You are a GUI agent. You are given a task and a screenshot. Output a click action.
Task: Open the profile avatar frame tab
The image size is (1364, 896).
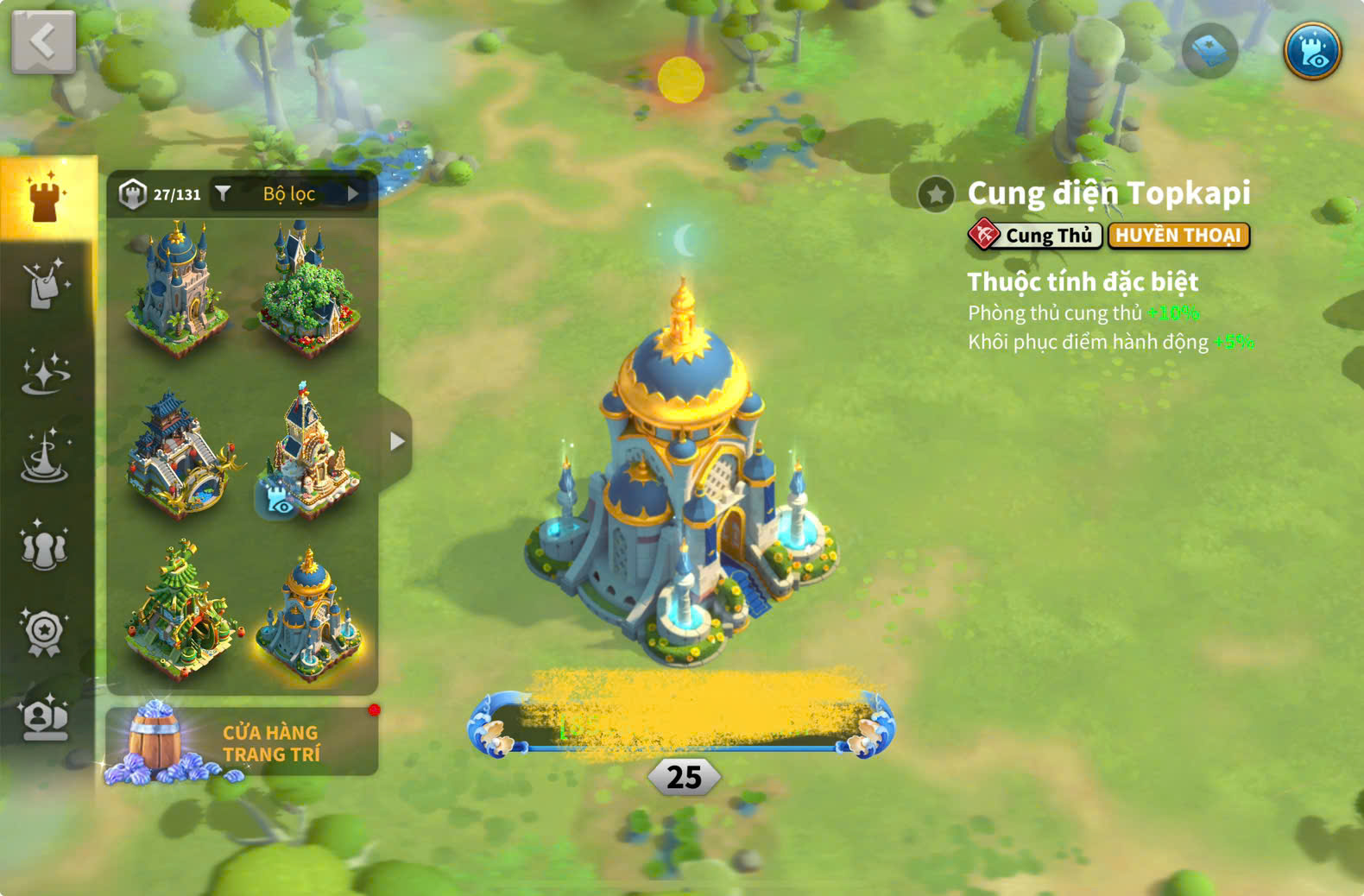coord(45,718)
